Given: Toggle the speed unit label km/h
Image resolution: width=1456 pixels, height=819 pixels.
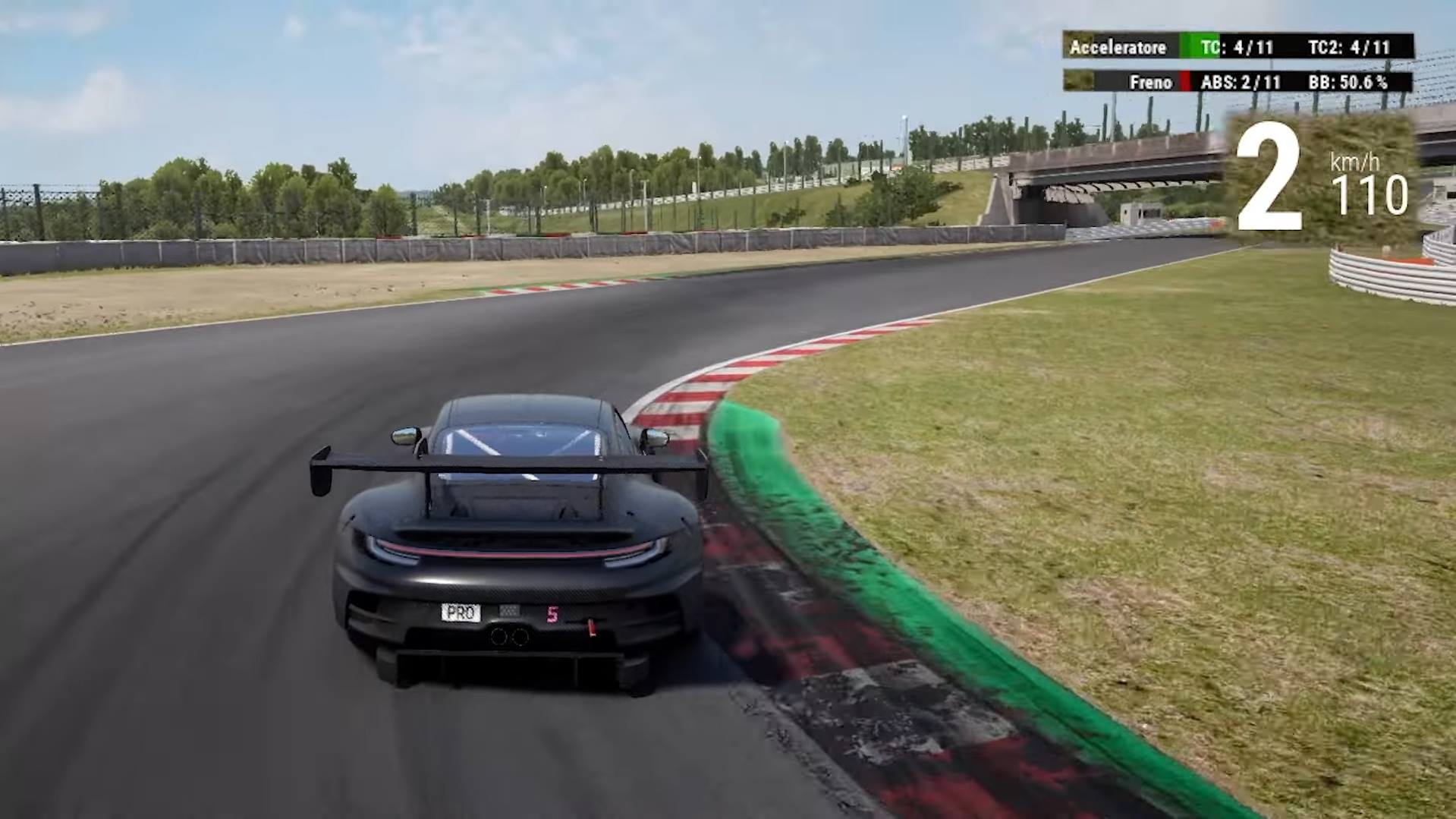Looking at the screenshot, I should point(1355,162).
